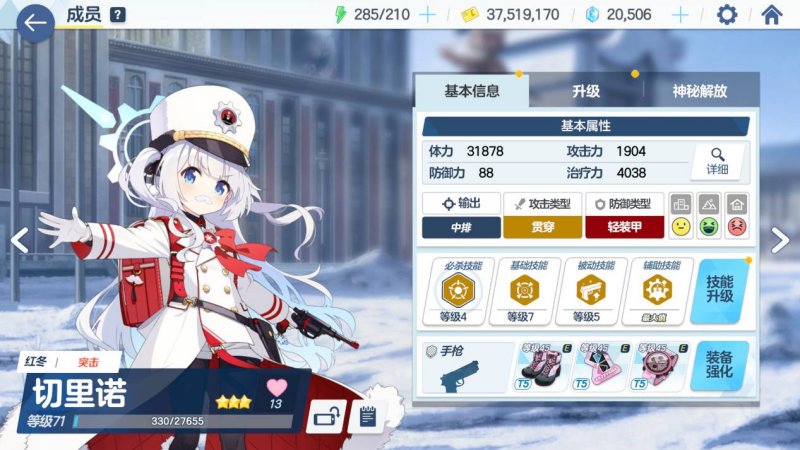Select the 基本信息 tab

pos(472,91)
